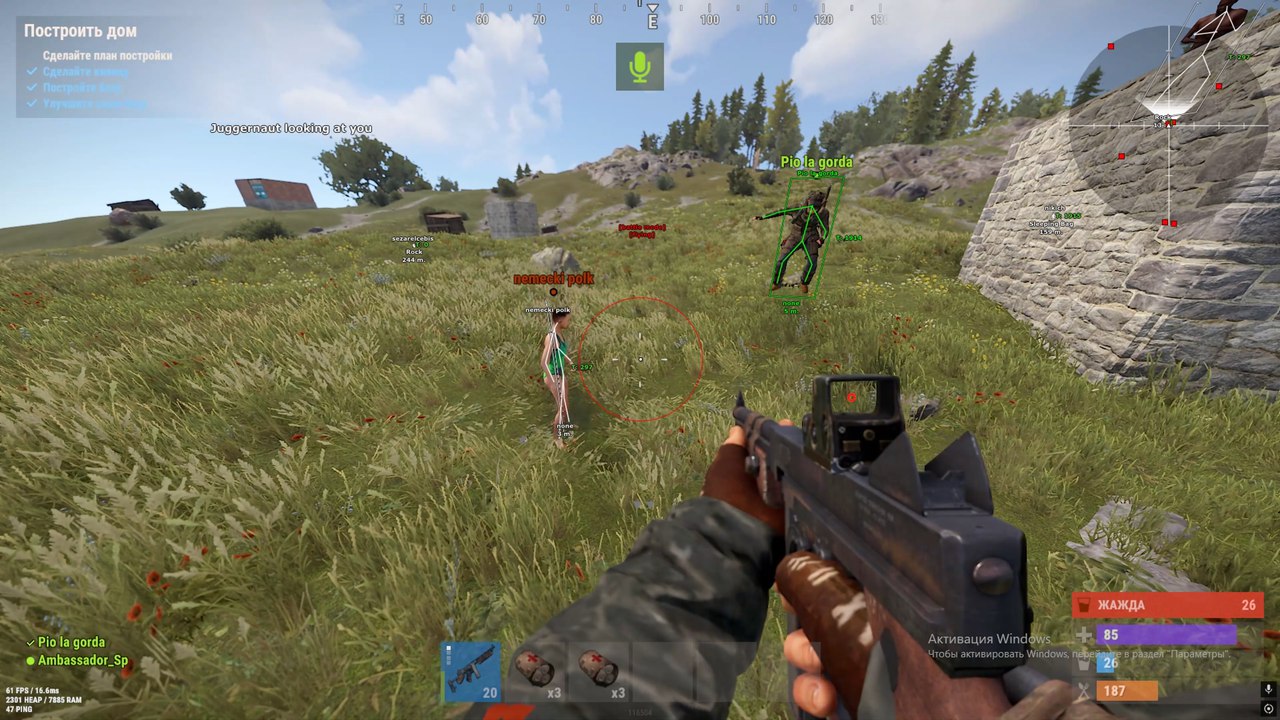
Task: Select teammate Pio la gorda in team list
Action: (71, 642)
